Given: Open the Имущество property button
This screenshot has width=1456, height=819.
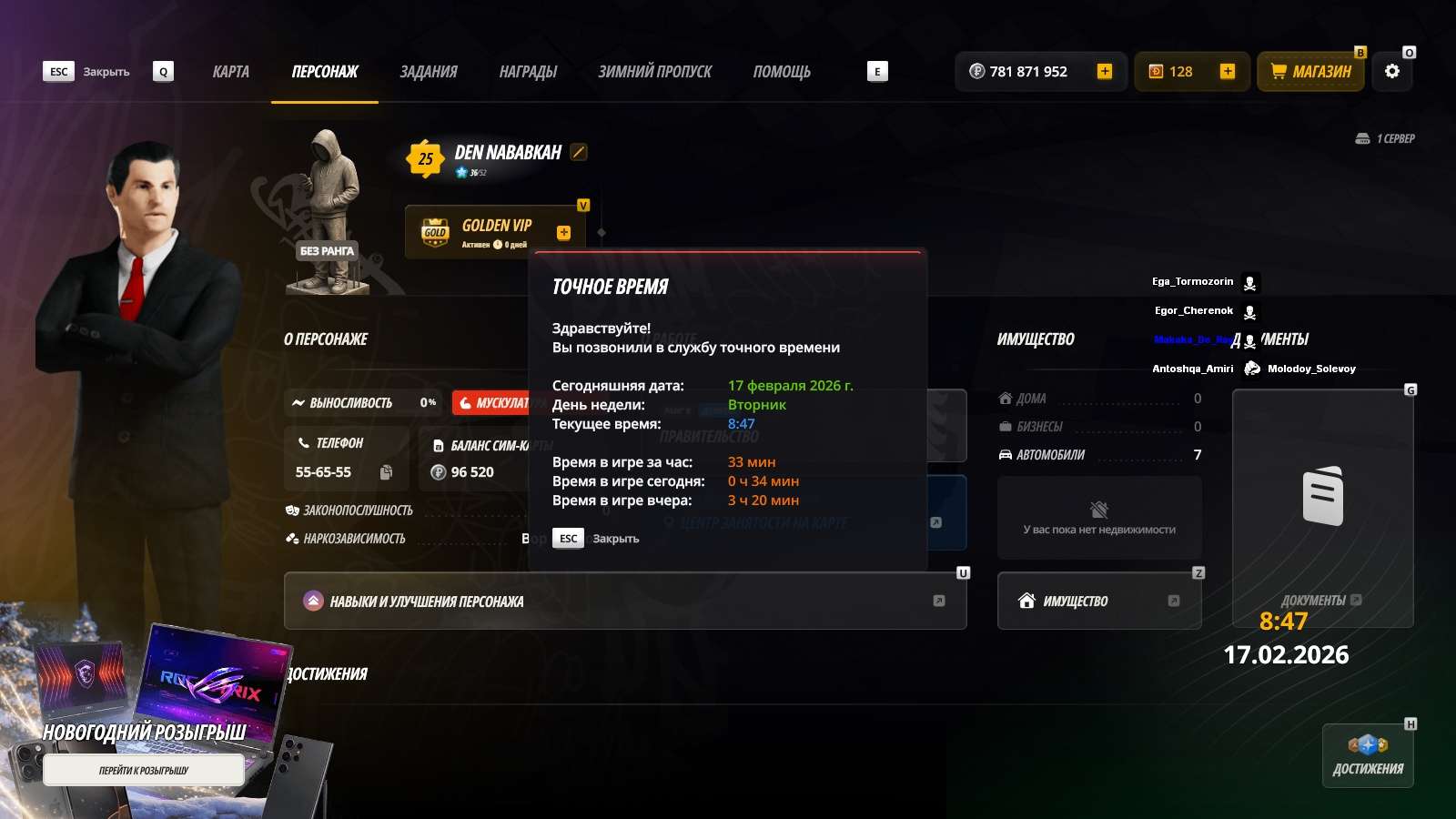Looking at the screenshot, I should tap(1098, 601).
